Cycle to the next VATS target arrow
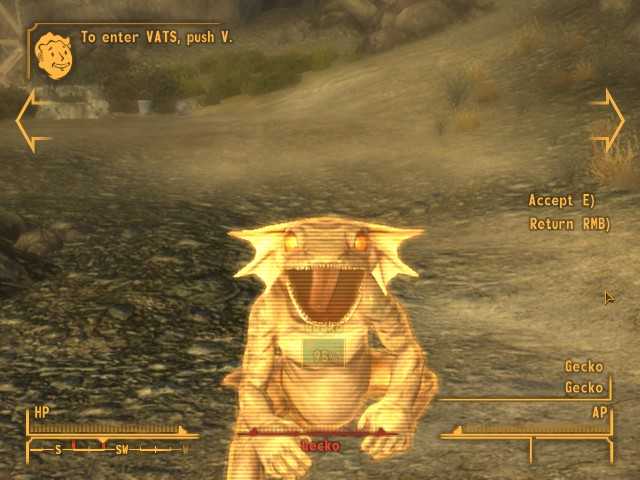Viewport: 640px width, 480px height. pos(612,118)
